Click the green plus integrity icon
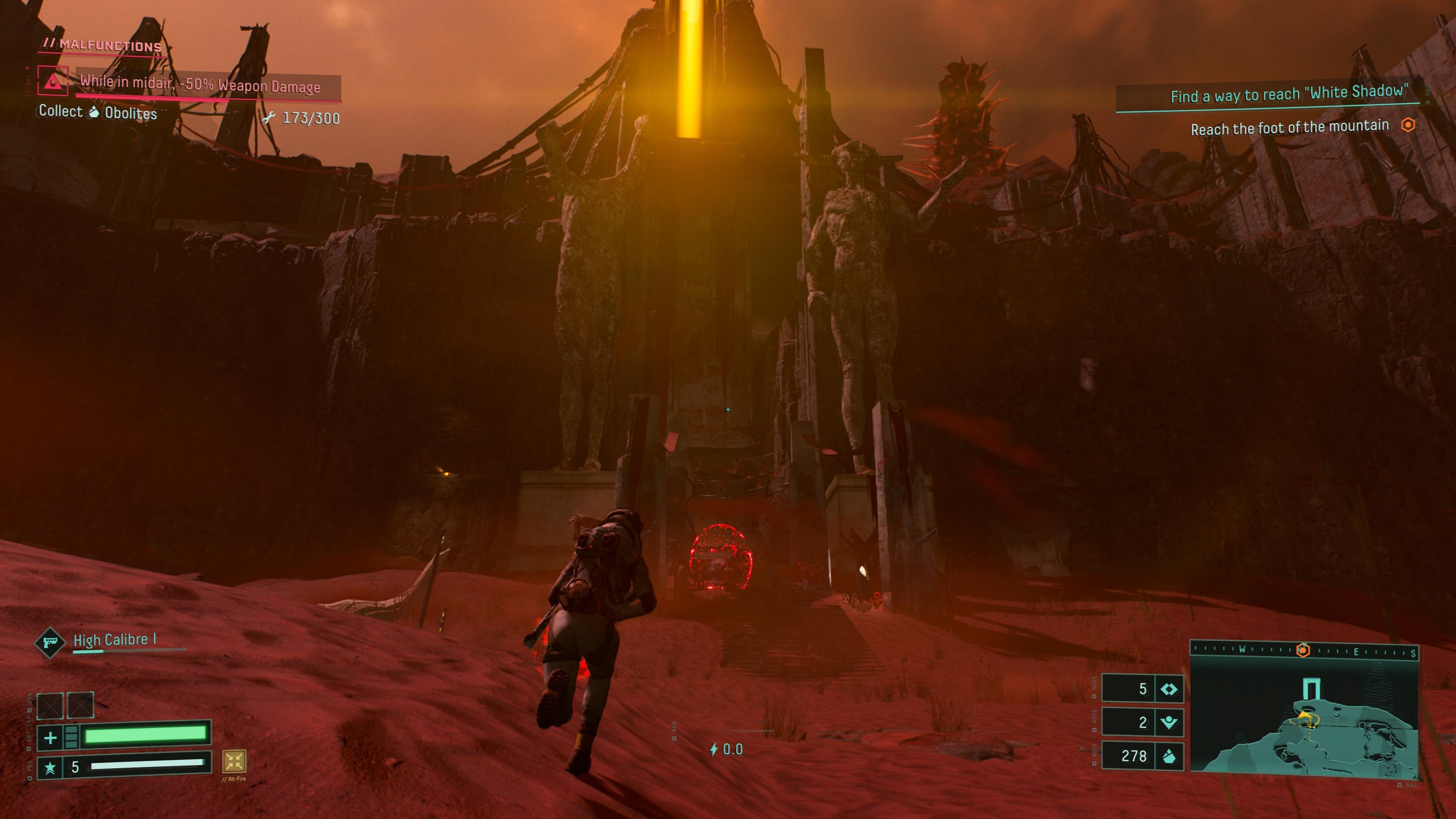 [x=50, y=737]
